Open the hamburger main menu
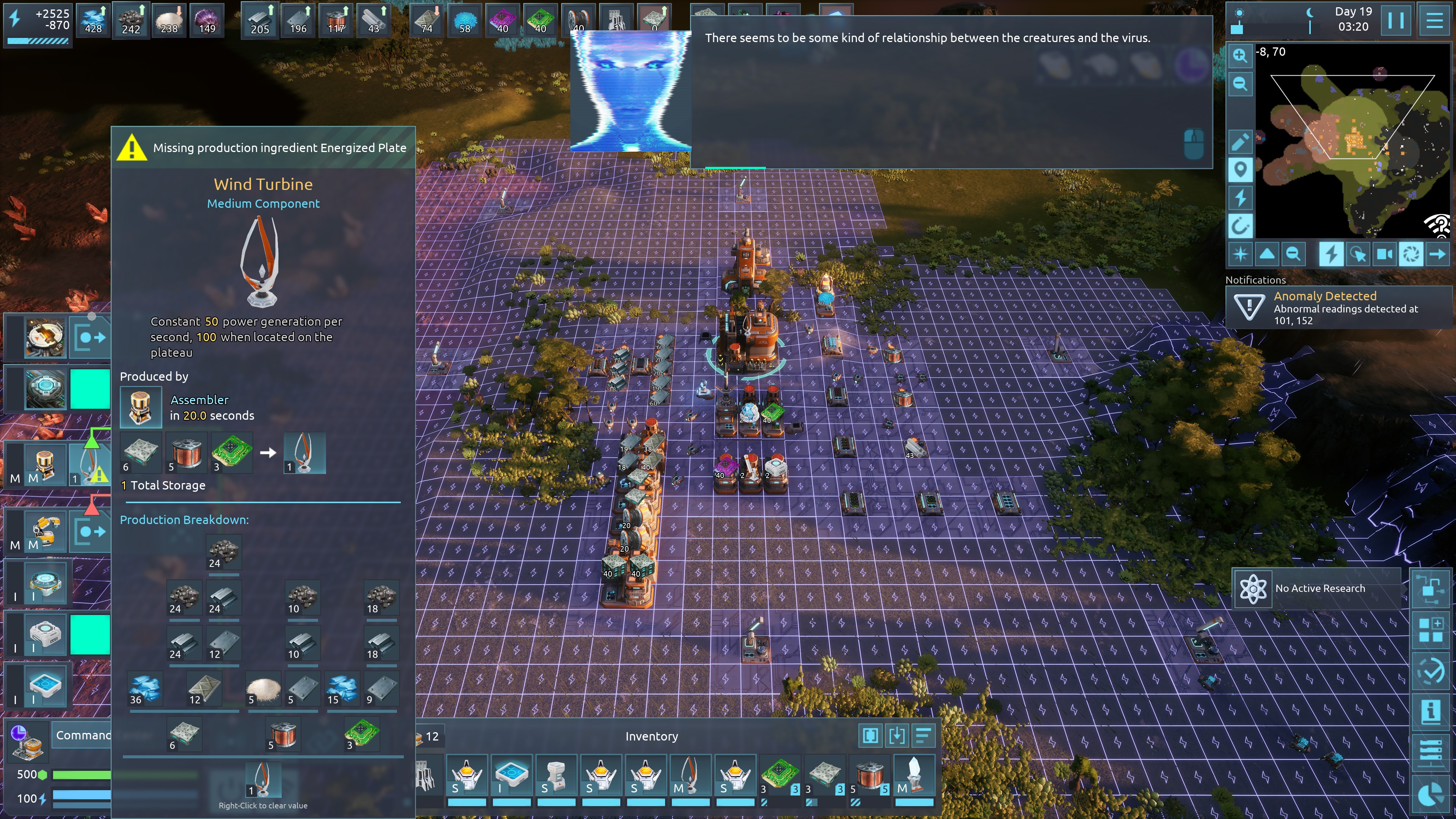This screenshot has height=819, width=1456. point(1434,20)
